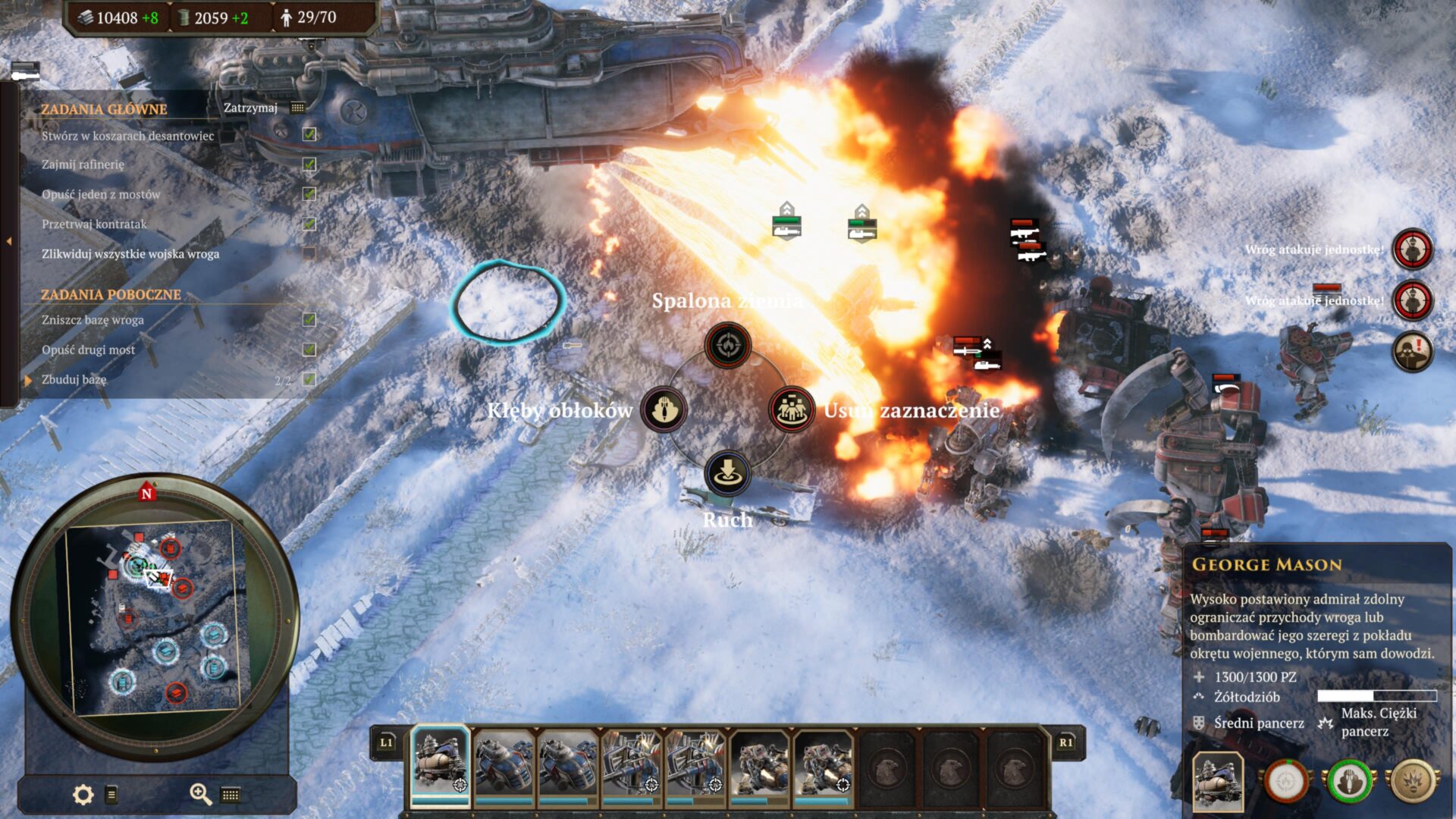Choose Kłęby obłoków from the radial menu
This screenshot has height=819, width=1456.
click(664, 409)
